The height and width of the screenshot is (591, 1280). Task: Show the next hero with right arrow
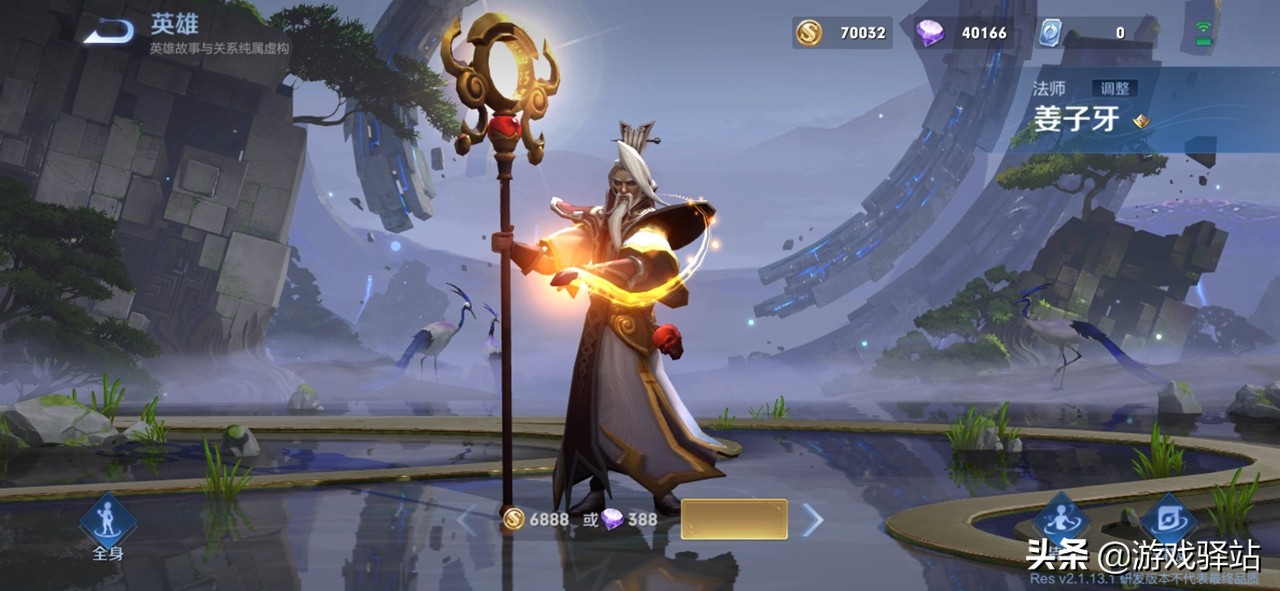(813, 519)
